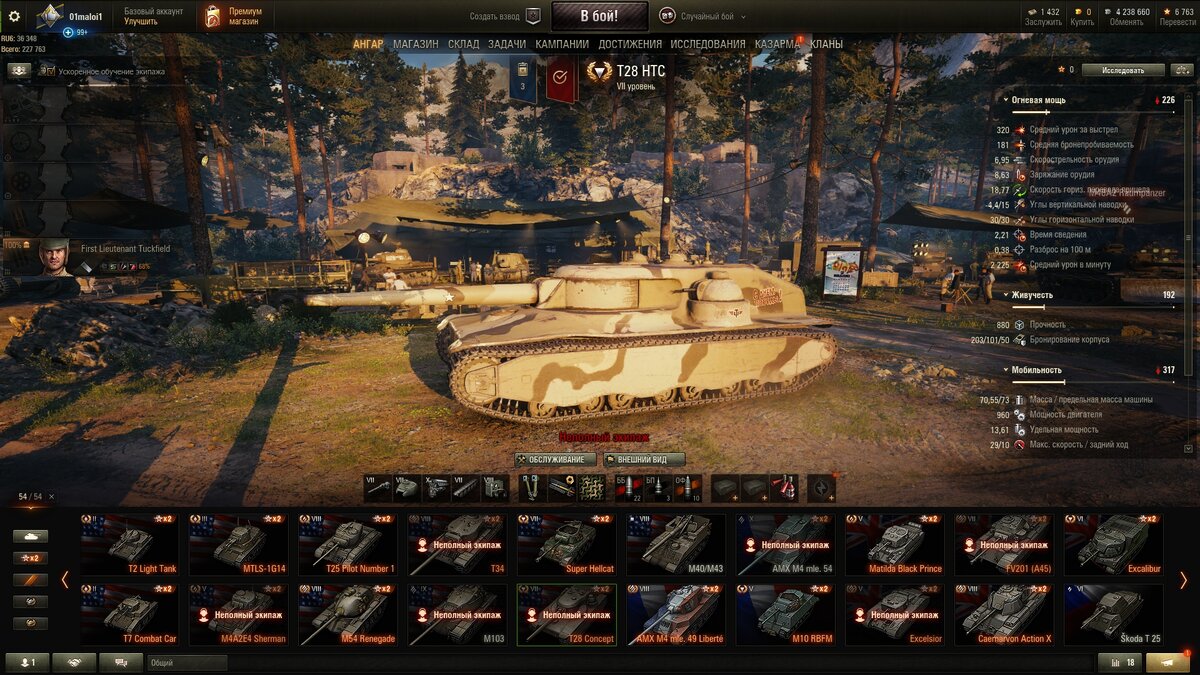Switch to the КАЗАРМА tab
This screenshot has height=675, width=1200.
[777, 44]
